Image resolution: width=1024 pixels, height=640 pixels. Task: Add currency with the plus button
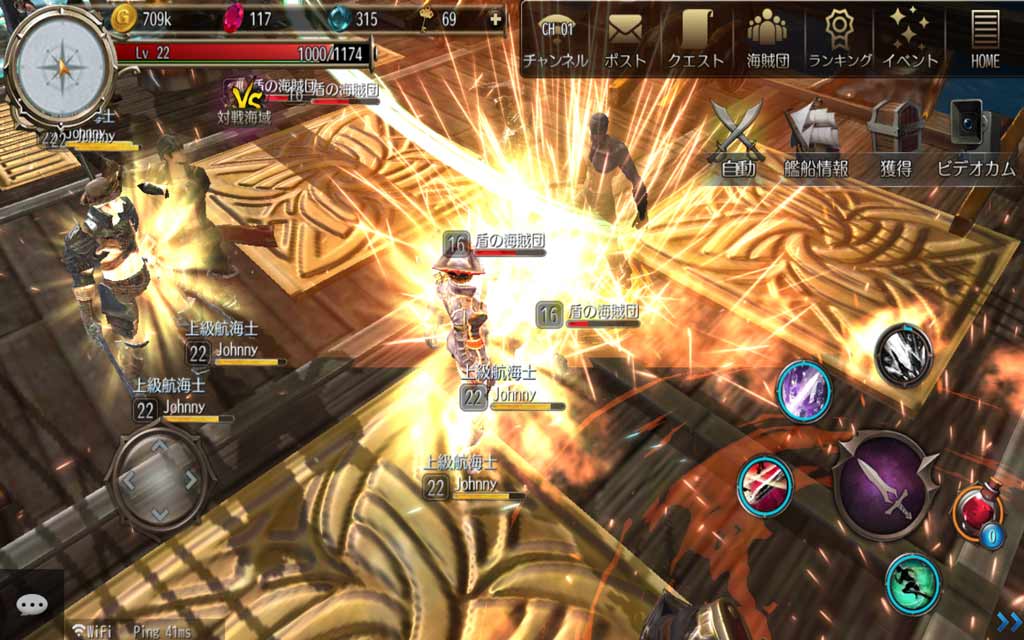click(496, 19)
